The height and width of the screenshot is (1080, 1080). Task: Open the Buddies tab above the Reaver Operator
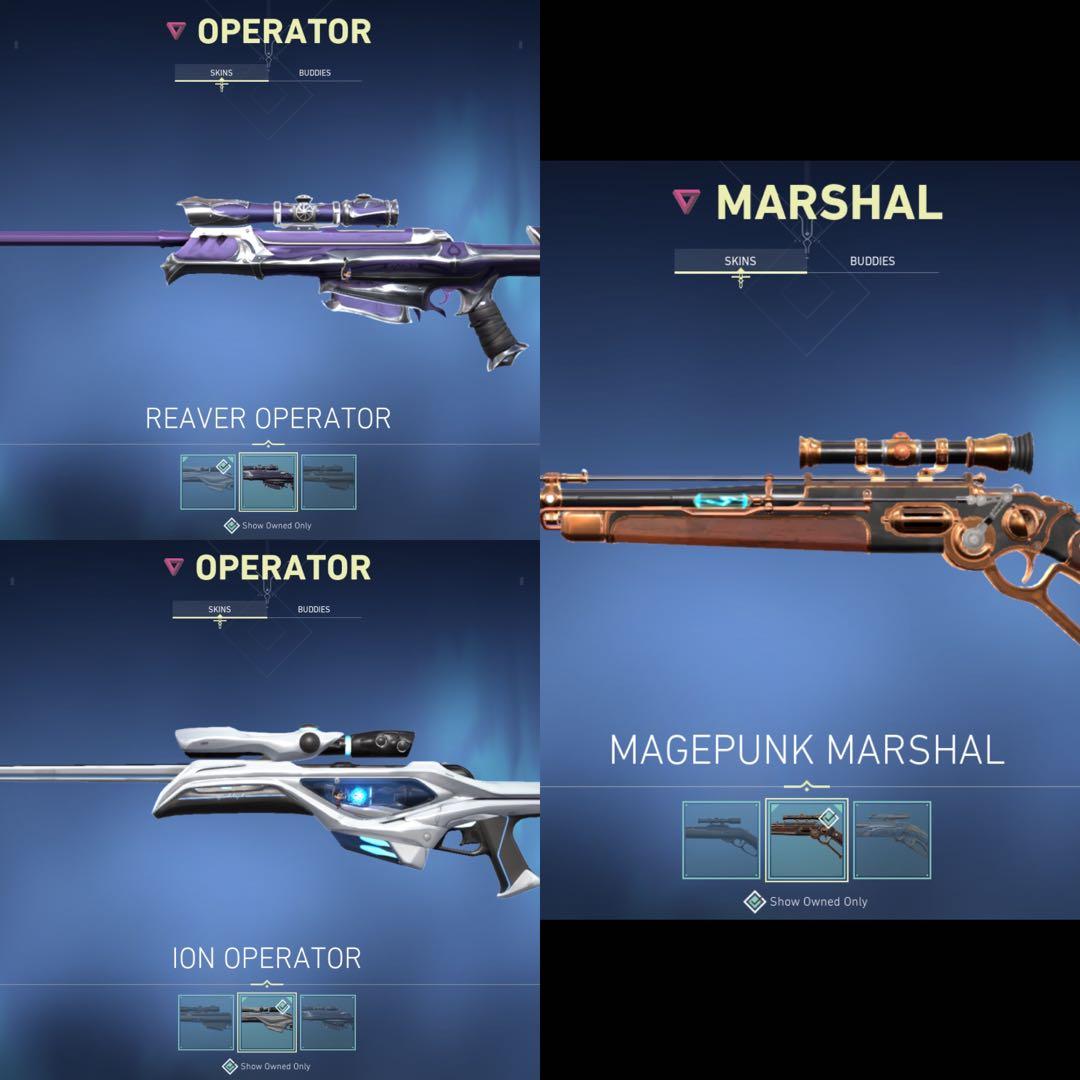click(315, 73)
